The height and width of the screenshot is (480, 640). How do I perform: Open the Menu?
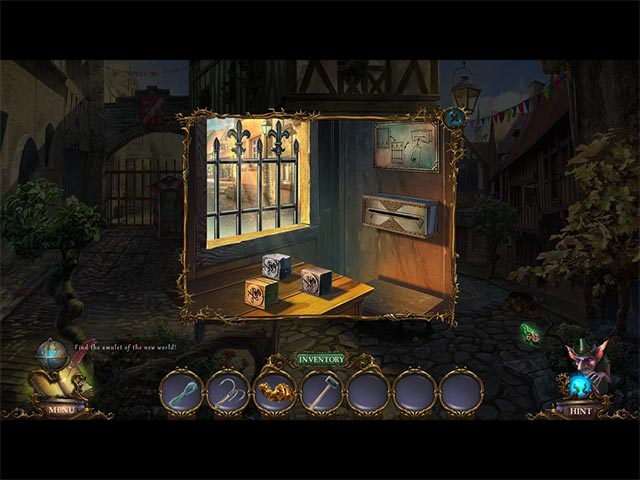click(x=60, y=408)
